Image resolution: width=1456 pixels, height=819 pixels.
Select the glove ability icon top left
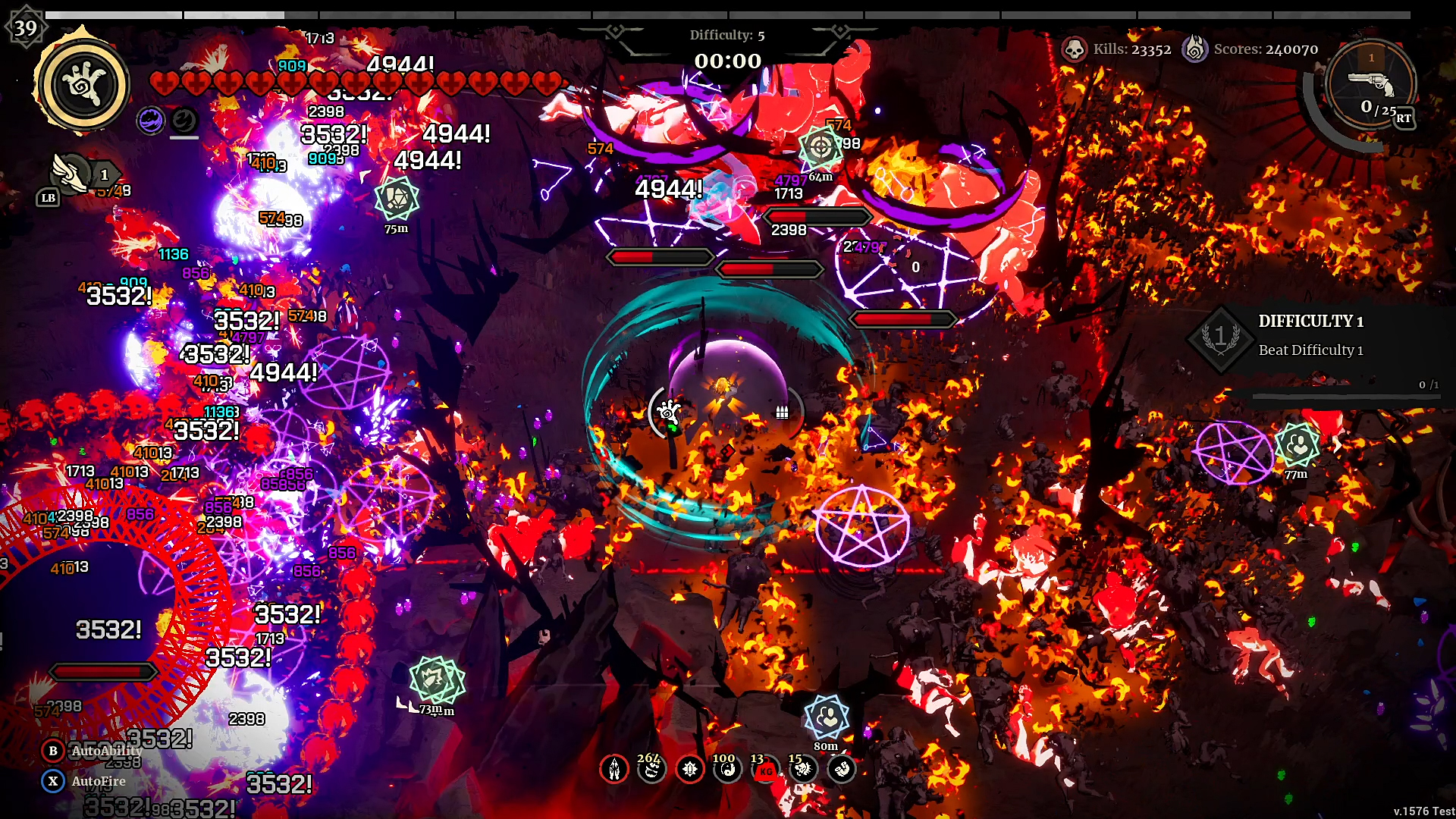(x=83, y=86)
